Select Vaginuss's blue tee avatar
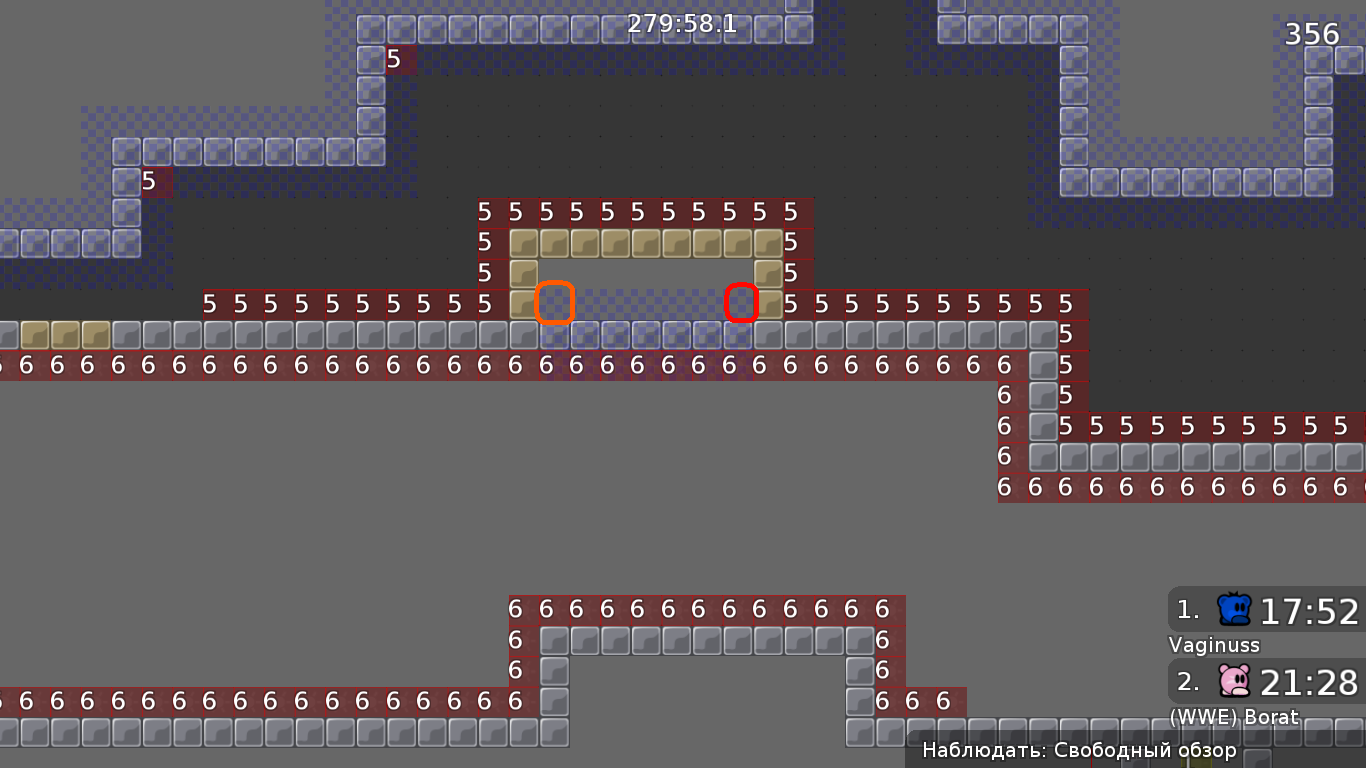The image size is (1366, 768). click(1236, 607)
